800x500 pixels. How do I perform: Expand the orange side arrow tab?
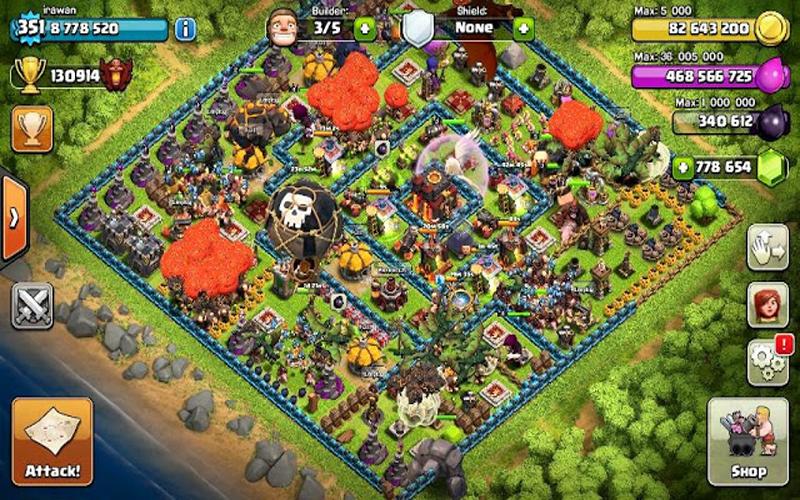14,218
